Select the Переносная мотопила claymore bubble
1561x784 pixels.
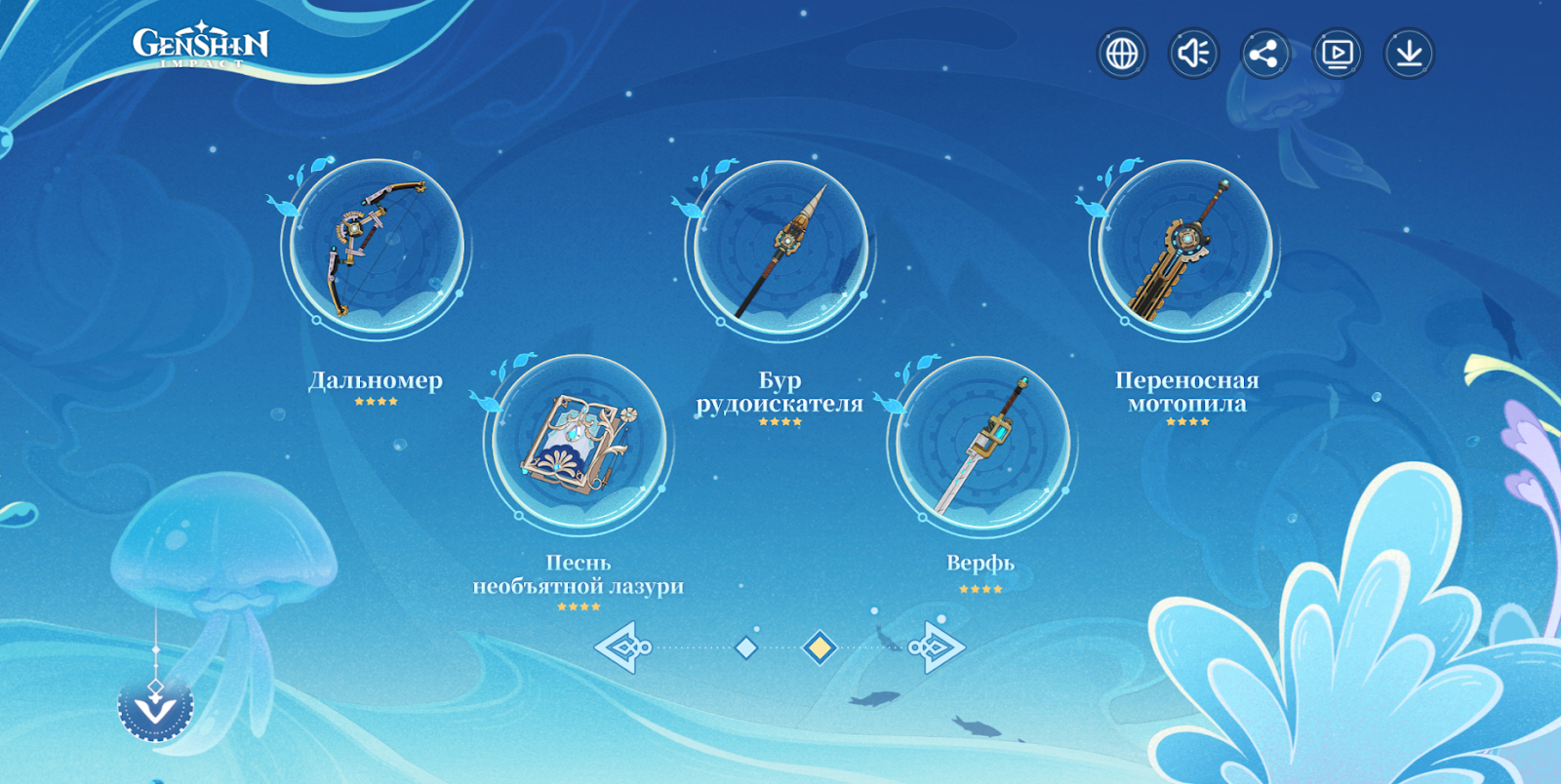[1185, 250]
